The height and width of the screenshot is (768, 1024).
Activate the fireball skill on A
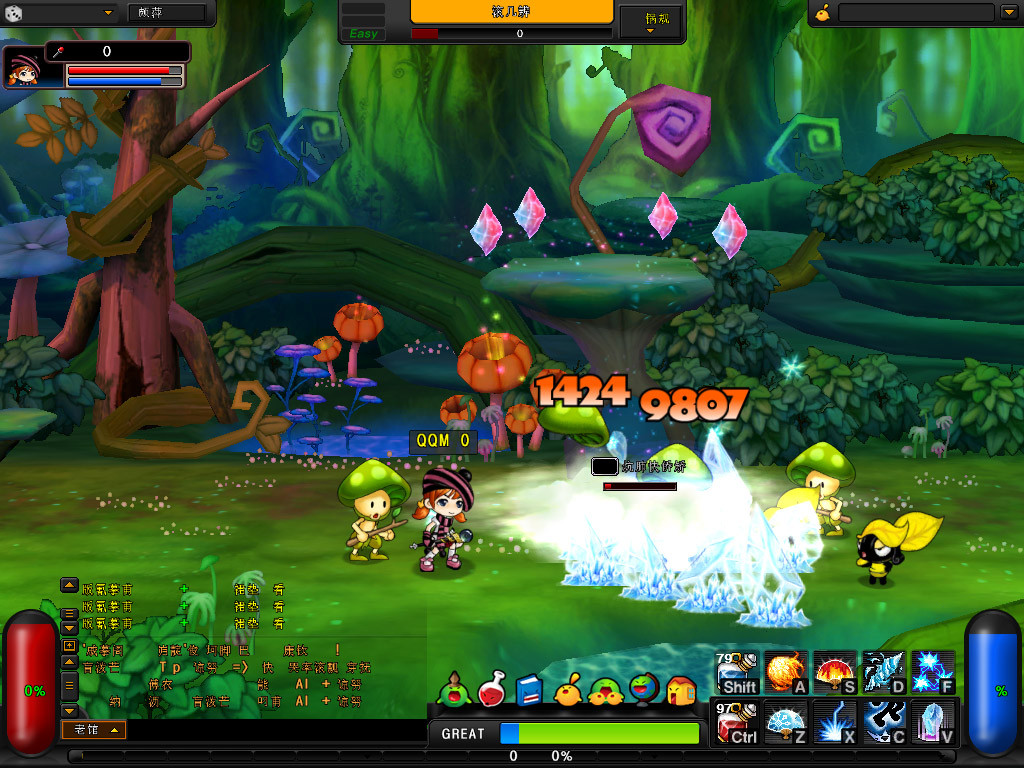point(786,672)
